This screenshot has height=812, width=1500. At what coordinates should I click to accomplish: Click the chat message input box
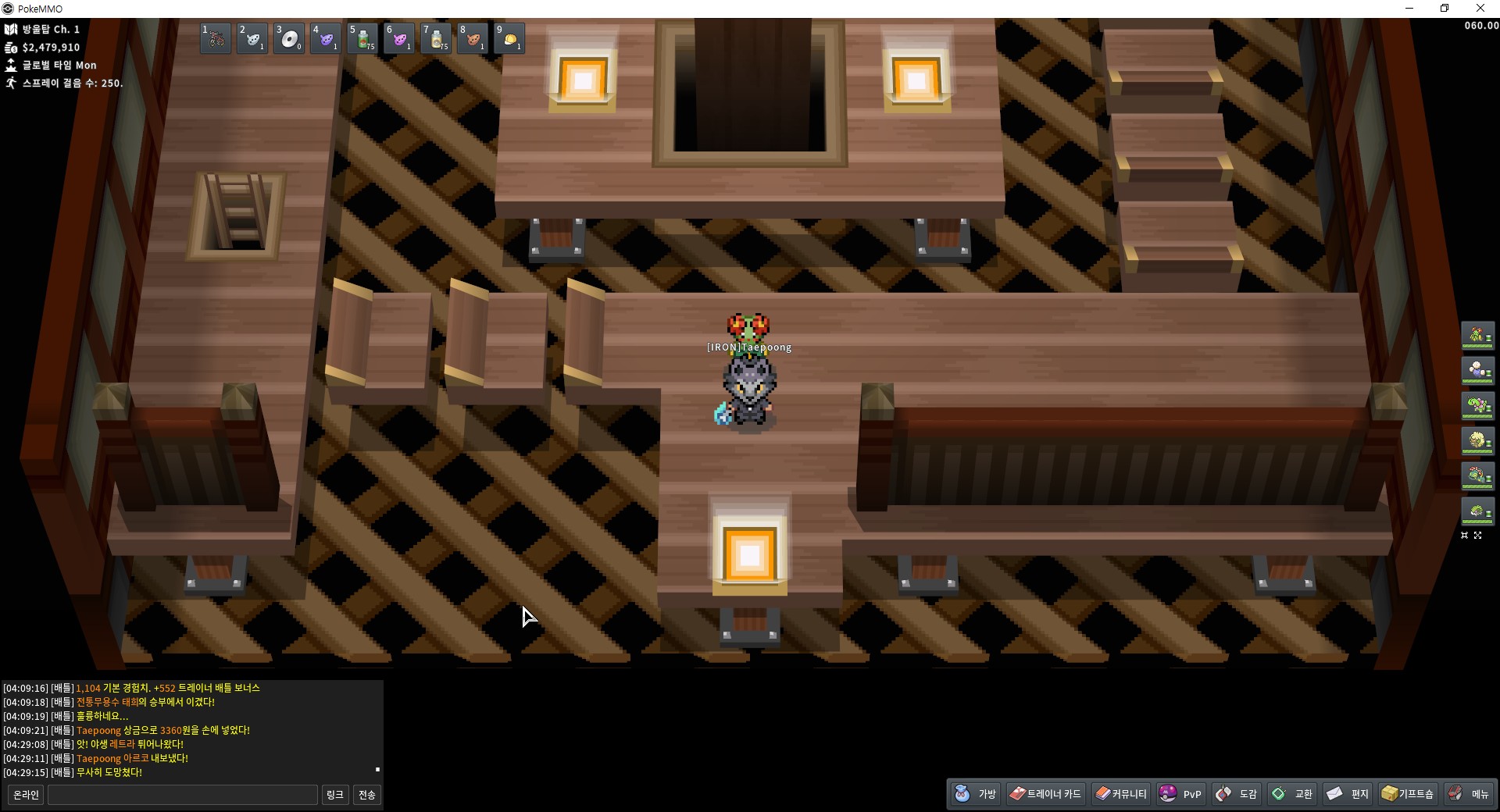183,795
